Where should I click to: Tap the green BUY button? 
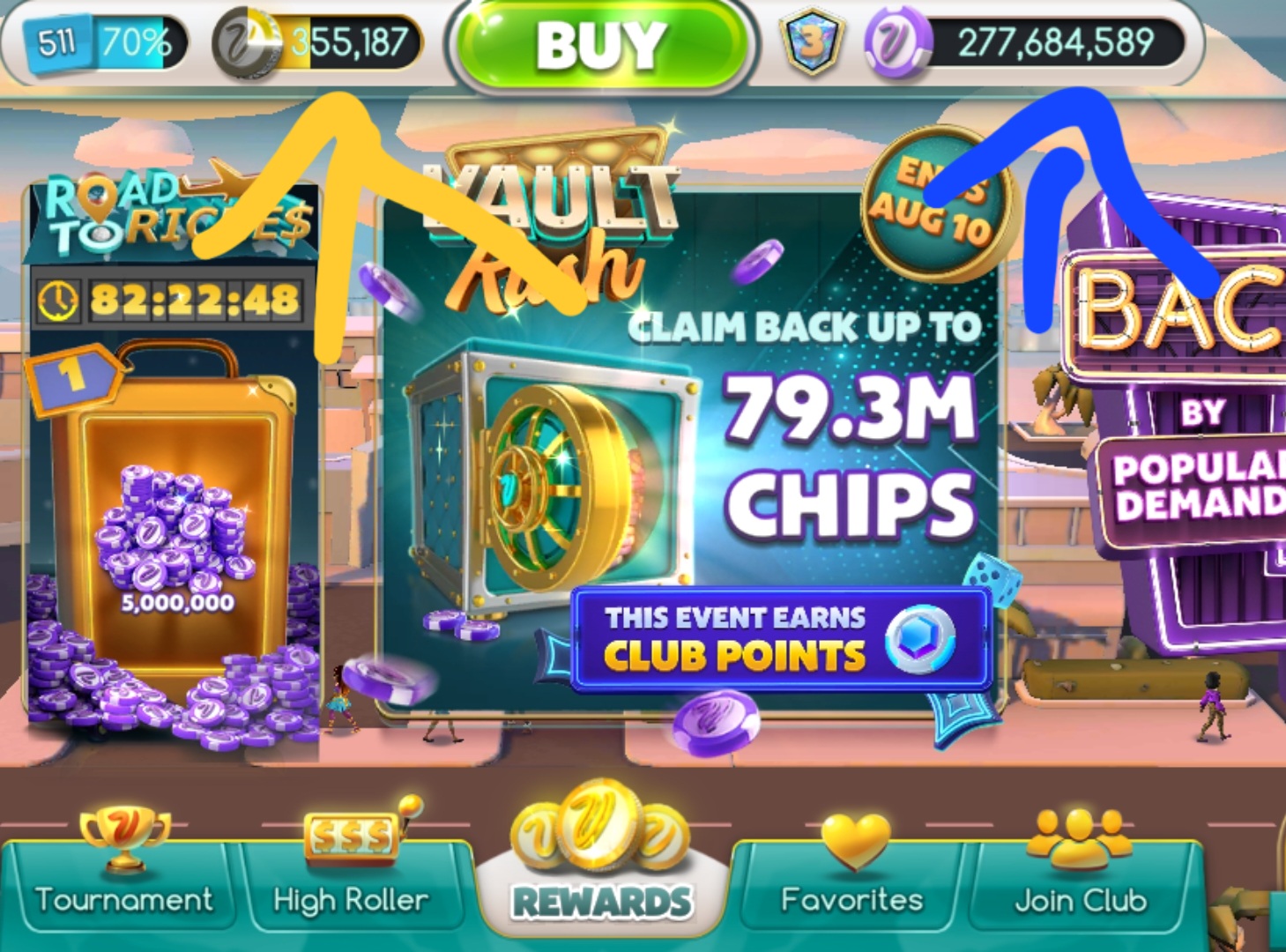tap(601, 44)
